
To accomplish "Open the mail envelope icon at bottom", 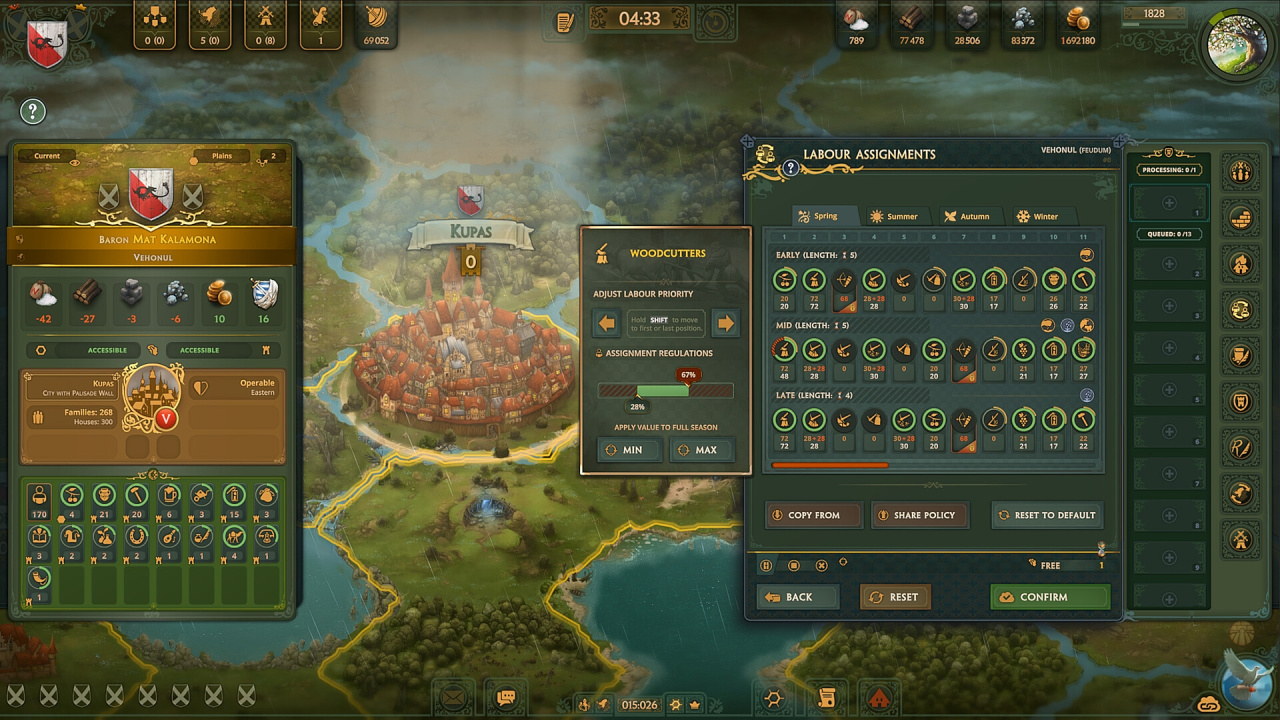I will [453, 697].
